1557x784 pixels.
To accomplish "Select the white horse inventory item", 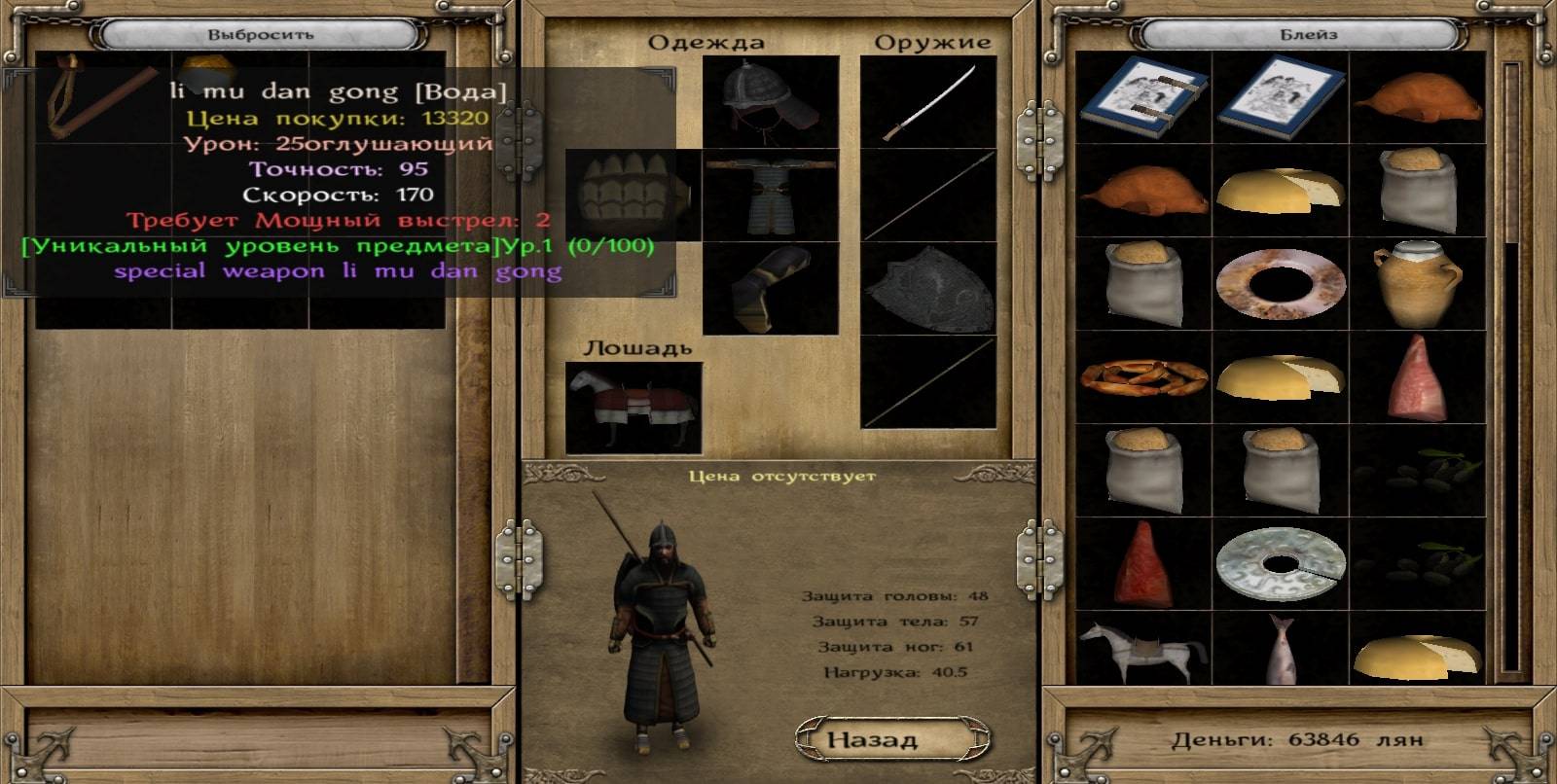I will coord(1143,649).
